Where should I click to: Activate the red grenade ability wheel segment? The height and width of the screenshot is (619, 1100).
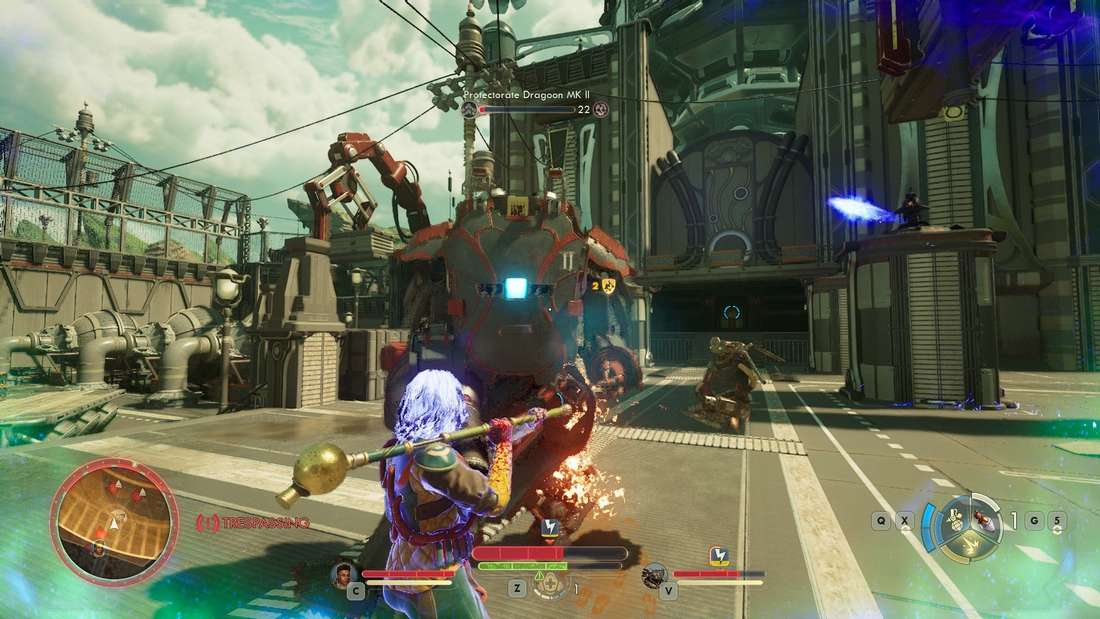click(x=987, y=521)
